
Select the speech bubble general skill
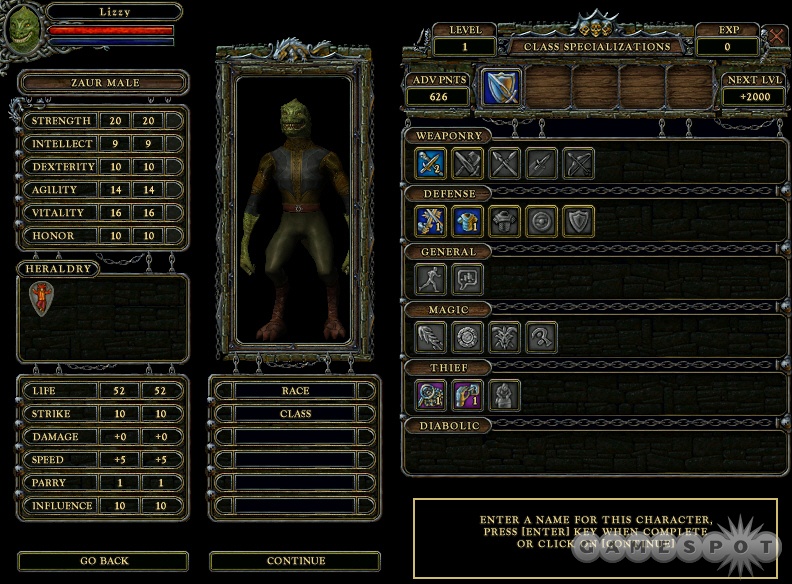468,279
